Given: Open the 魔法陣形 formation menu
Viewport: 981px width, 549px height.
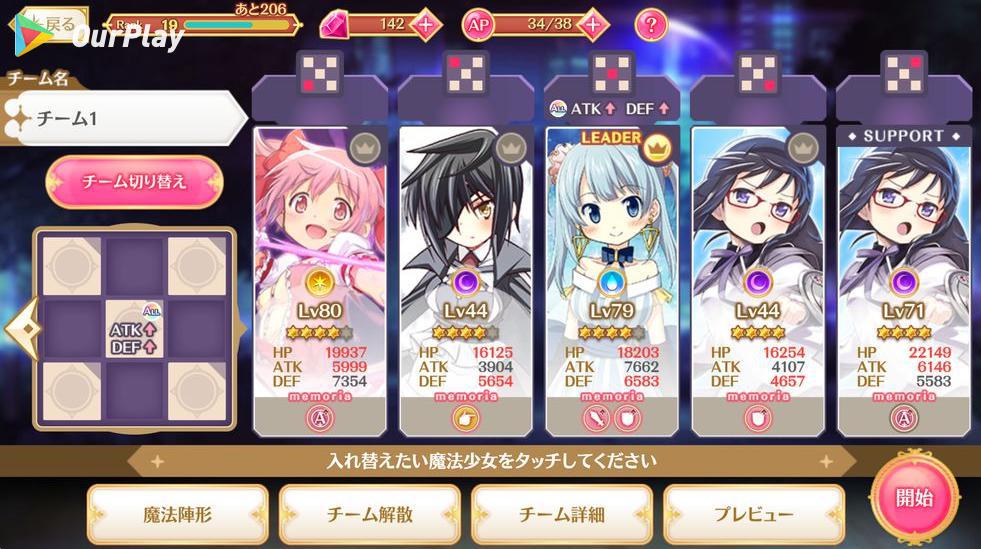Looking at the screenshot, I should click(177, 514).
